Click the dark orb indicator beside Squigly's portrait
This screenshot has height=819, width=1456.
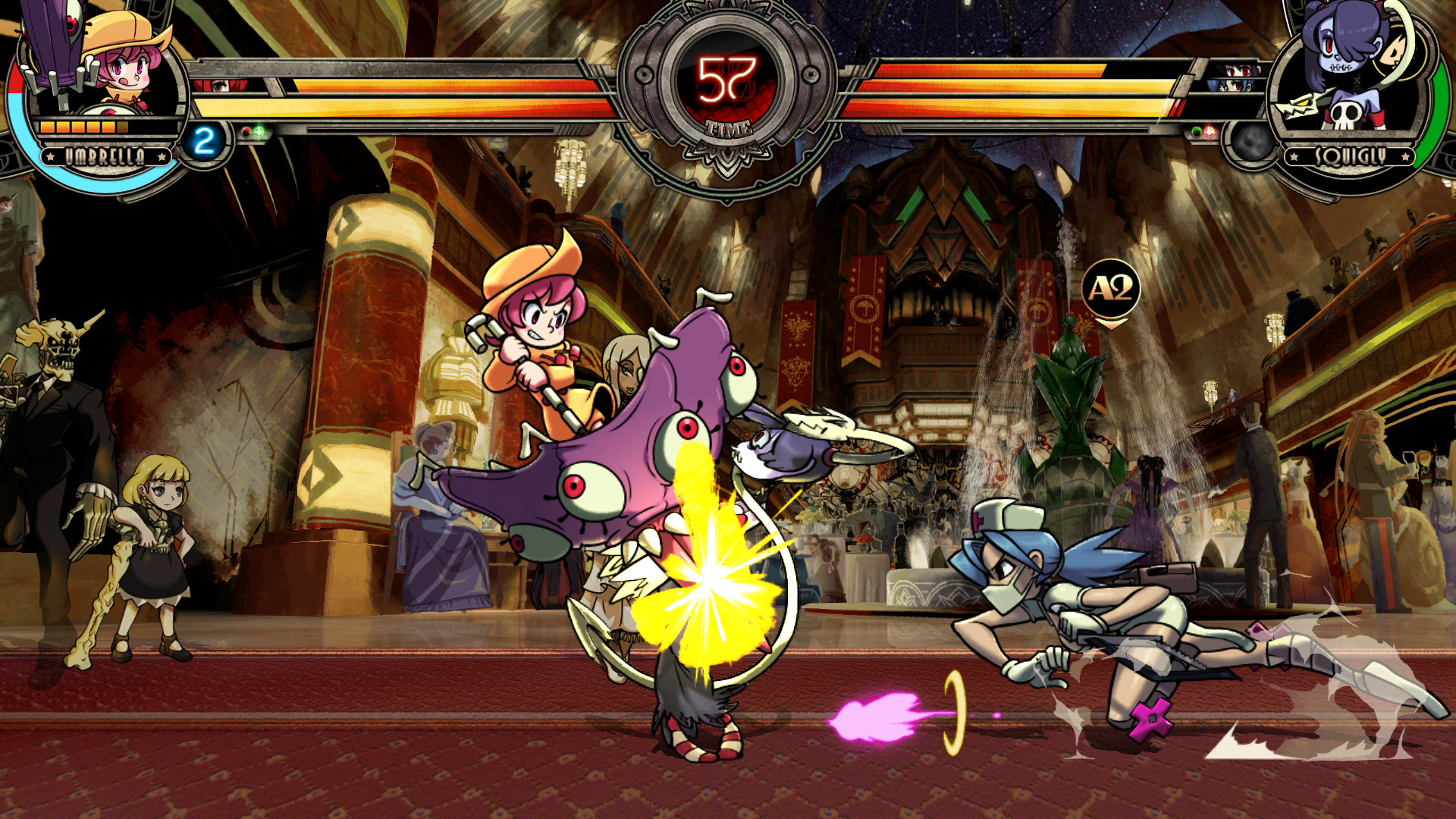pos(1253,143)
